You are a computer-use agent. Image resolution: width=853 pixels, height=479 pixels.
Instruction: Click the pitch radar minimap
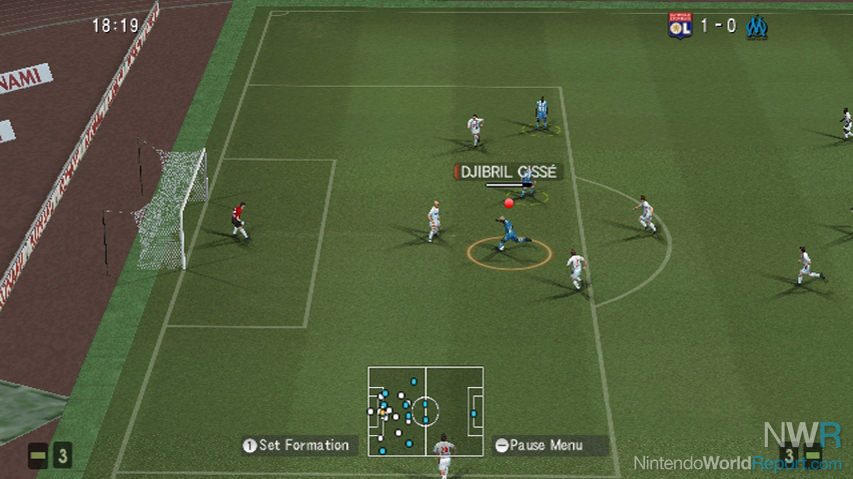coord(425,411)
